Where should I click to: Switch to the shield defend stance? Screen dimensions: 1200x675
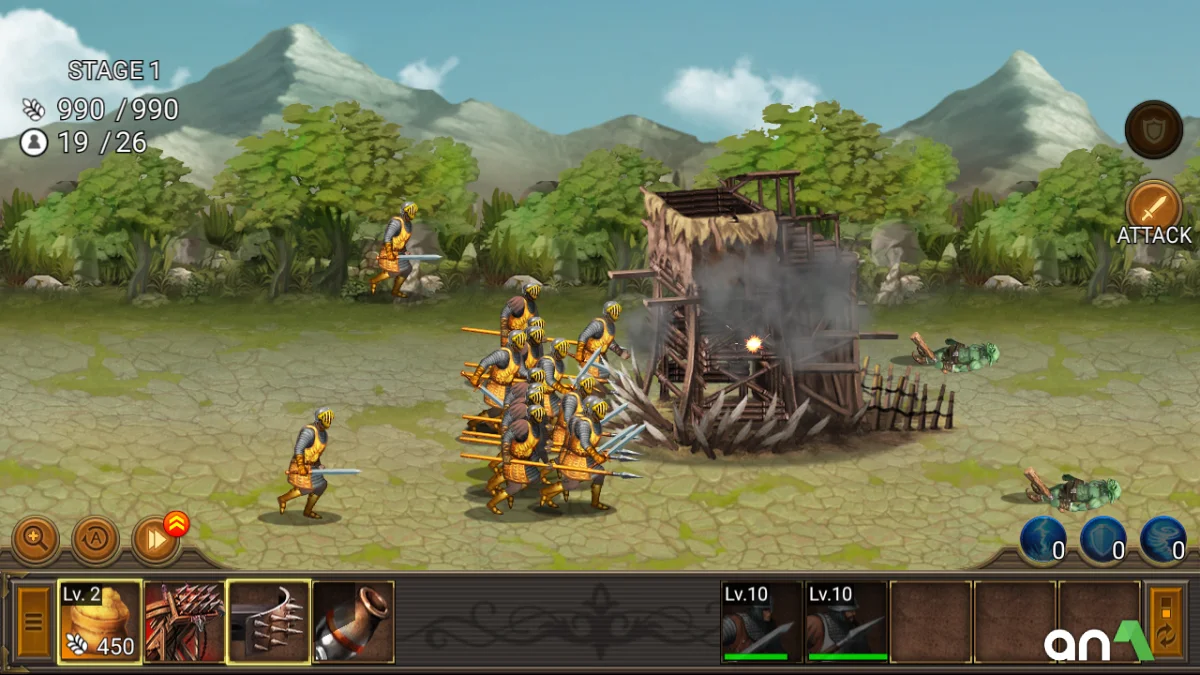(x=1153, y=129)
